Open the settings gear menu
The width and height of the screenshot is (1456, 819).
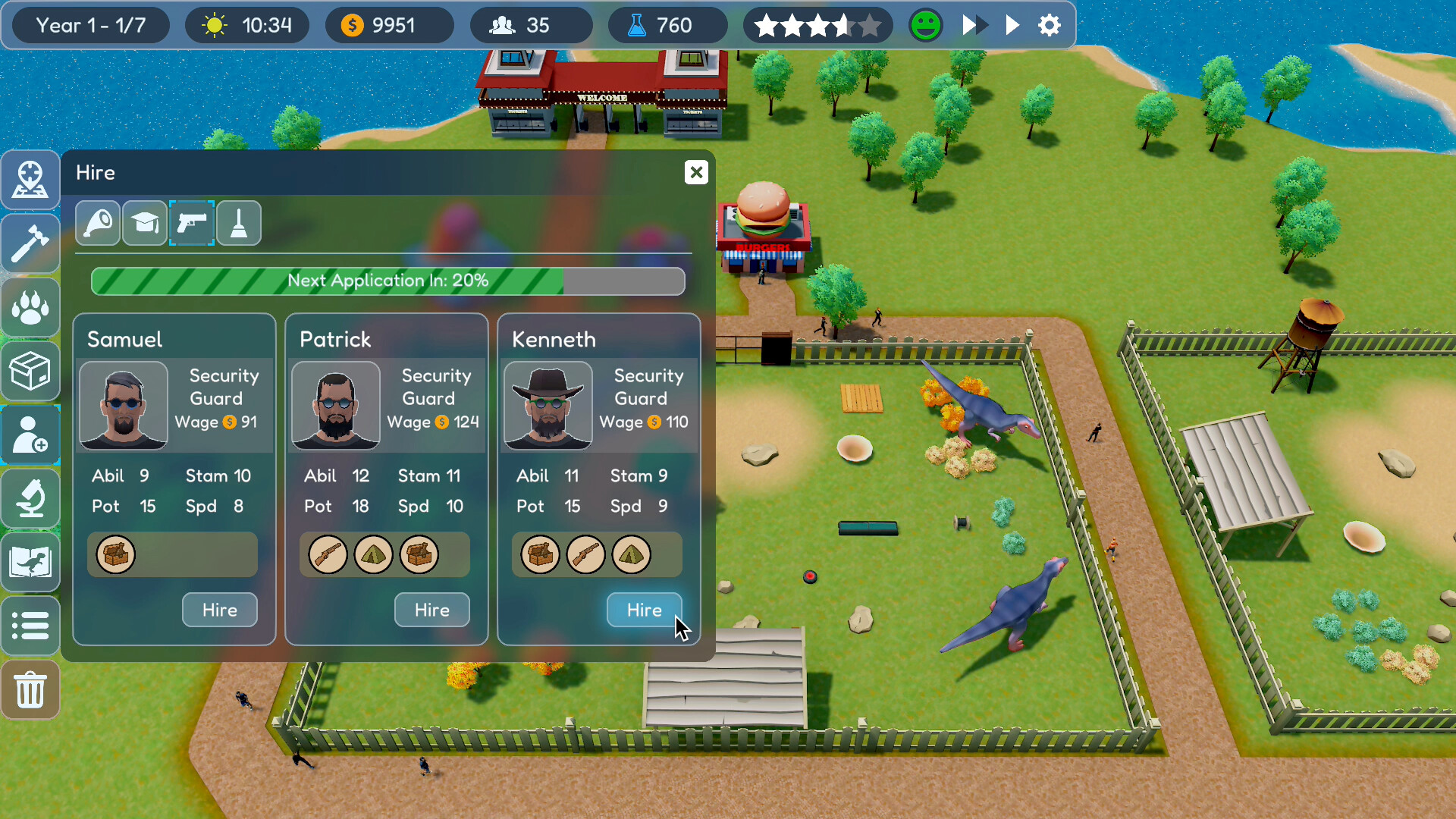1050,25
